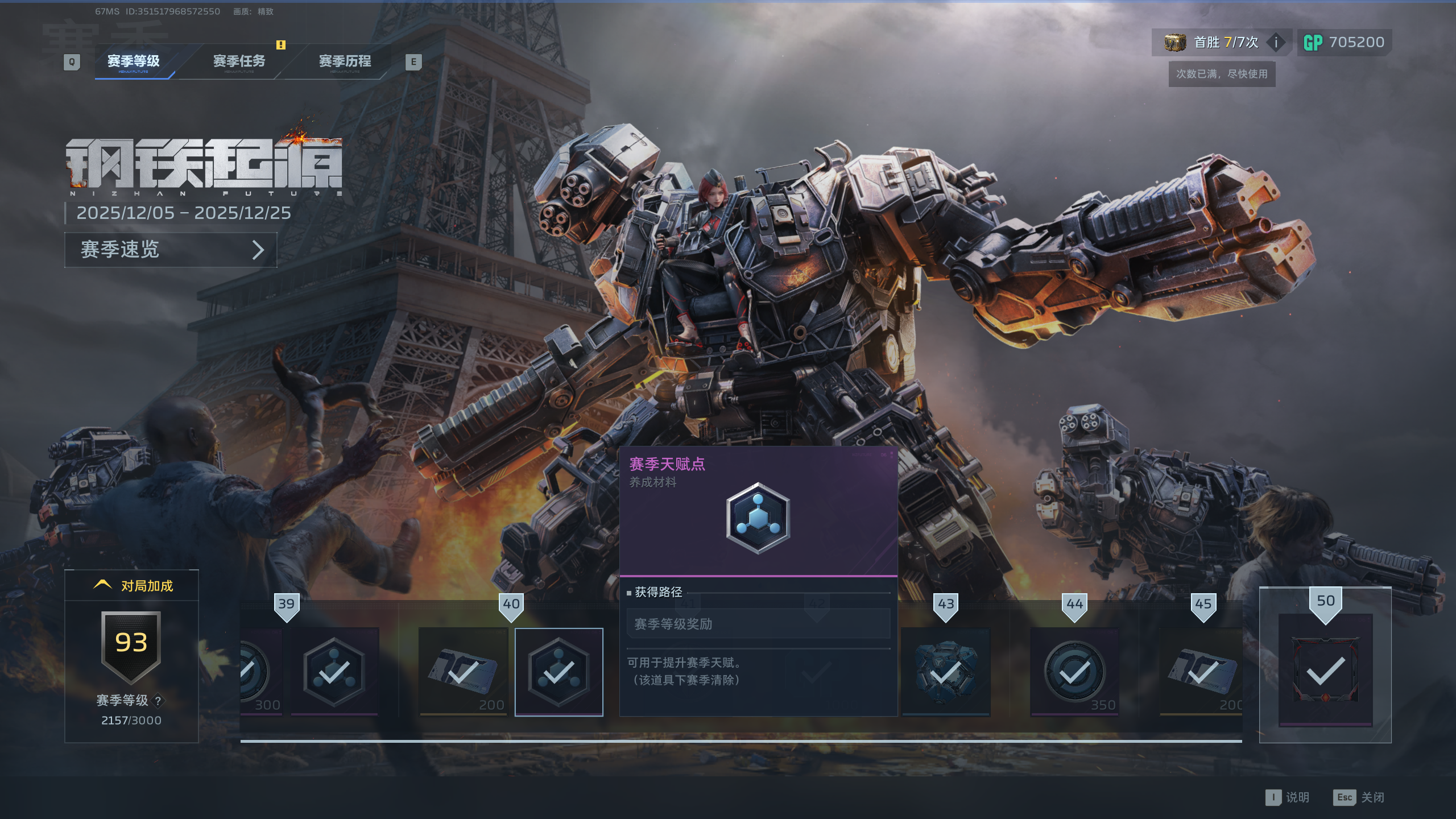Click the first-win treasure chest icon

[1174, 42]
